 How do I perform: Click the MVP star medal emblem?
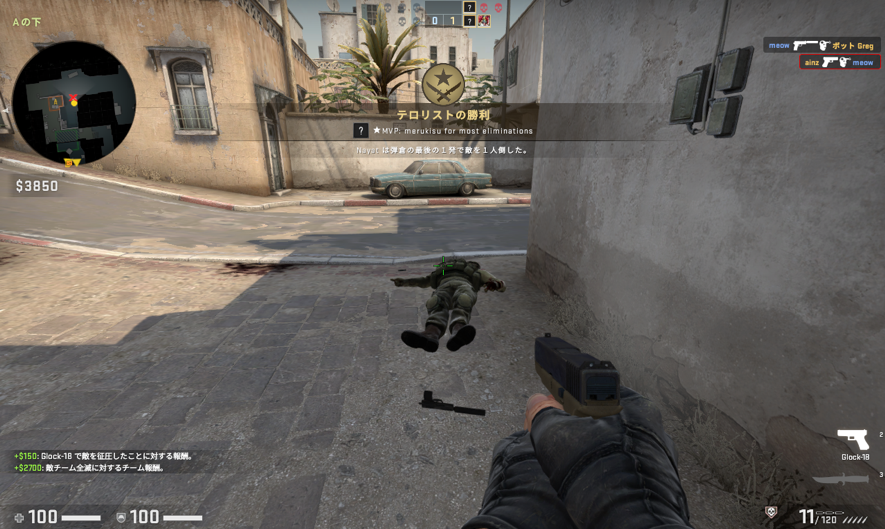tap(442, 85)
